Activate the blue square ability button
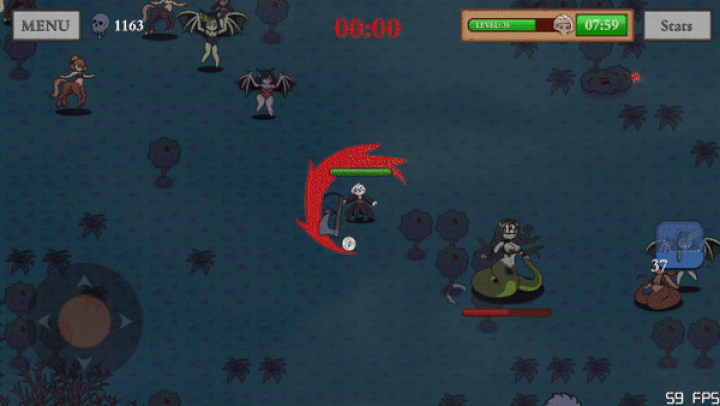The image size is (720, 406). coord(680,245)
